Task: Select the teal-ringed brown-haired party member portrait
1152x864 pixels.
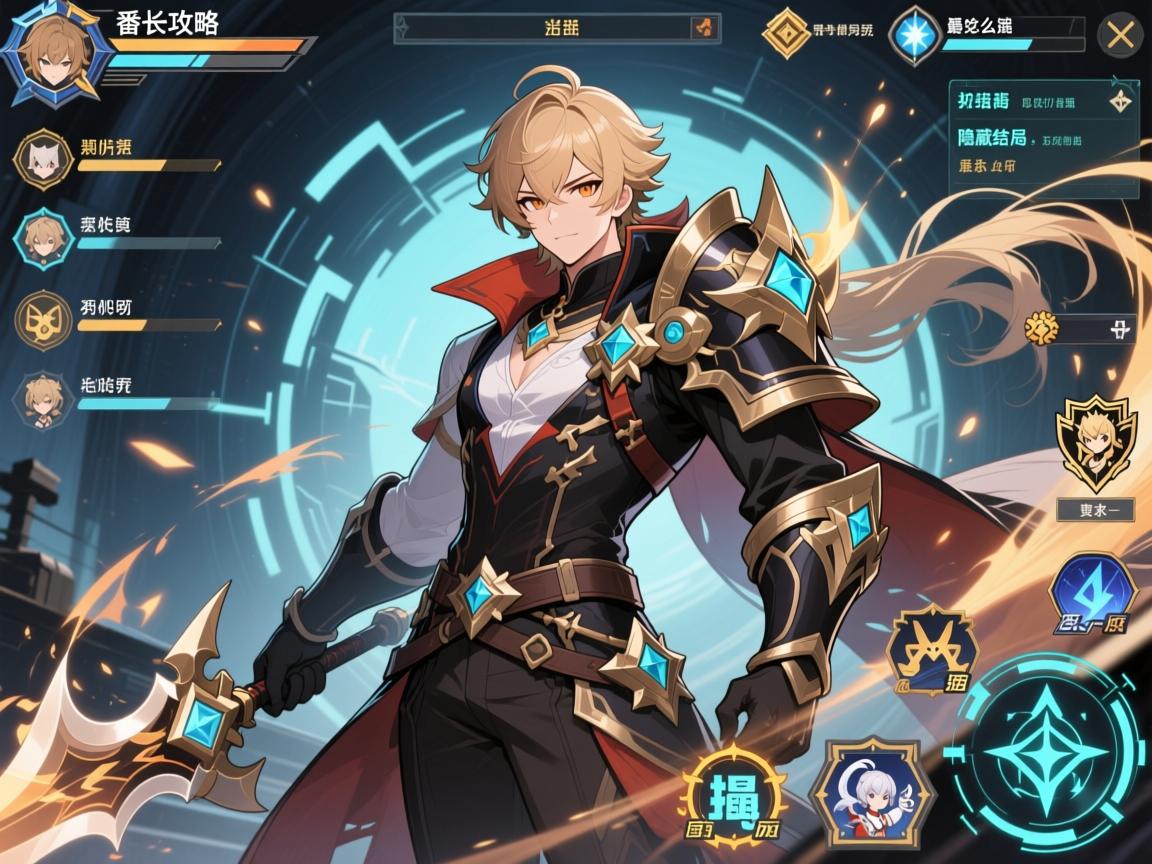Action: click(43, 236)
